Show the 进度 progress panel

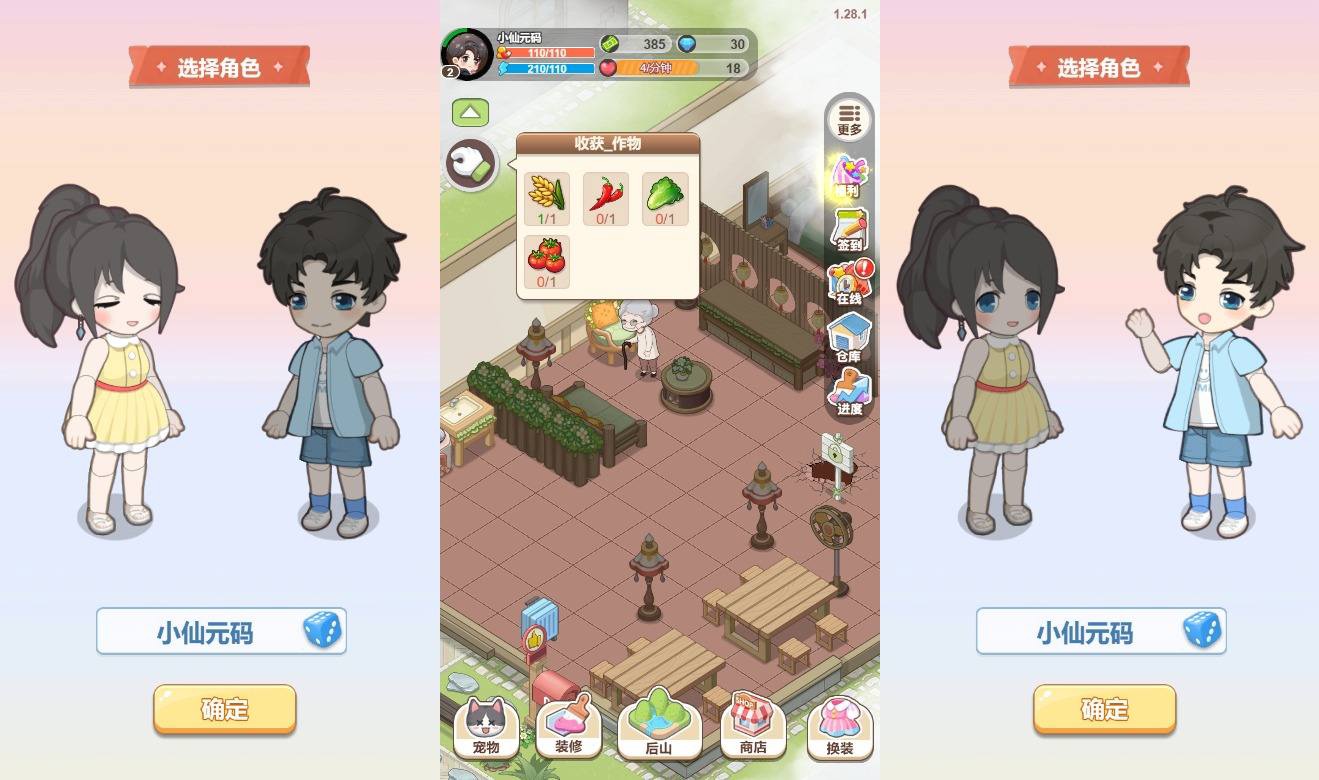(x=849, y=391)
